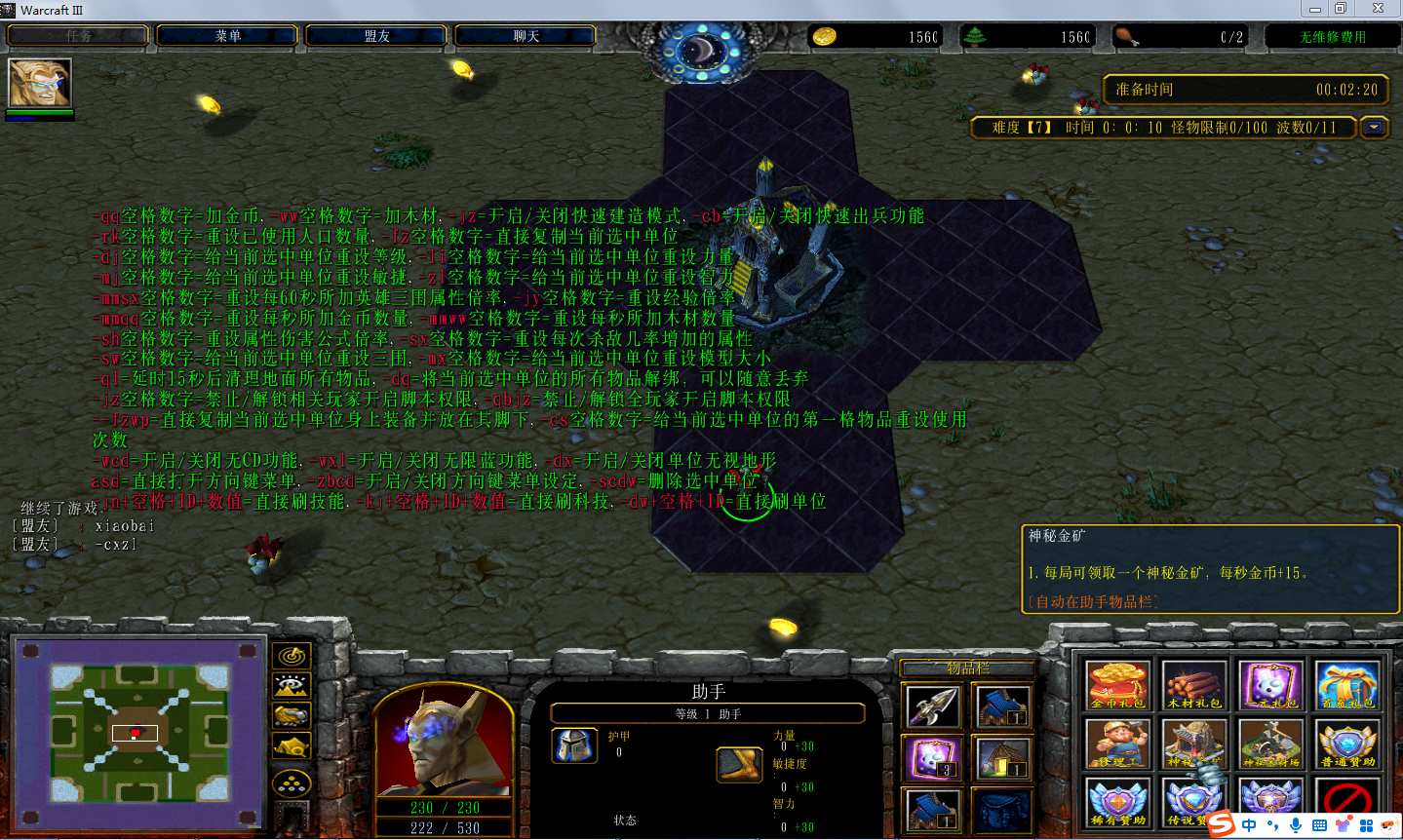This screenshot has height=840, width=1403.
Task: Click the 助手 hero portrait
Action: [x=444, y=743]
